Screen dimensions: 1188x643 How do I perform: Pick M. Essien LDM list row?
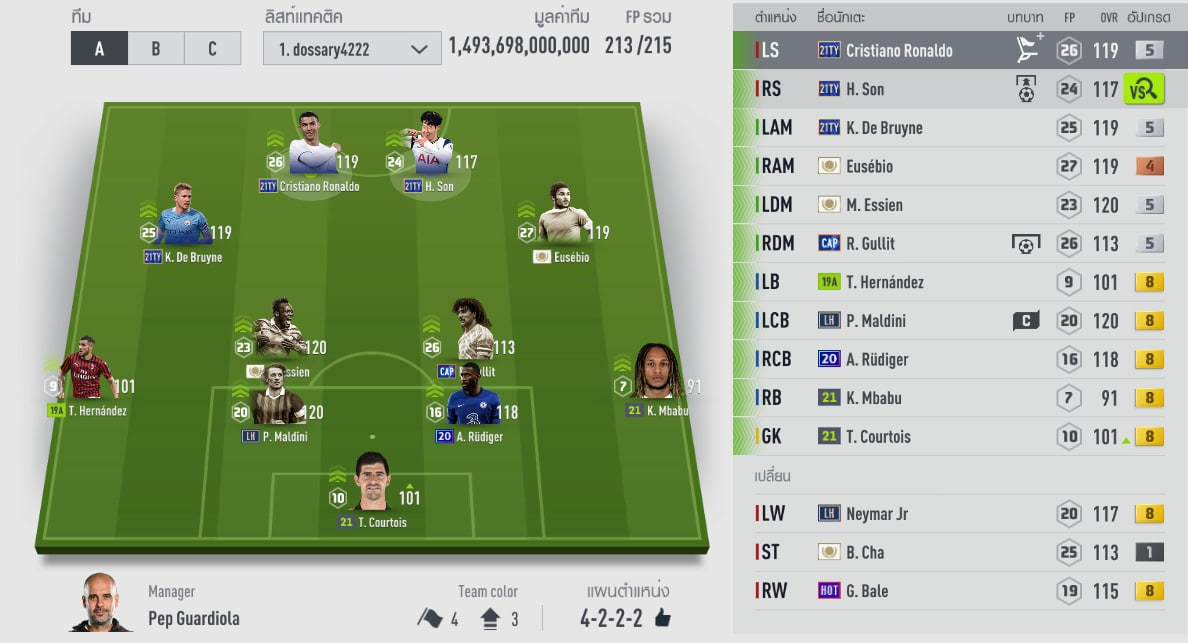coord(898,205)
